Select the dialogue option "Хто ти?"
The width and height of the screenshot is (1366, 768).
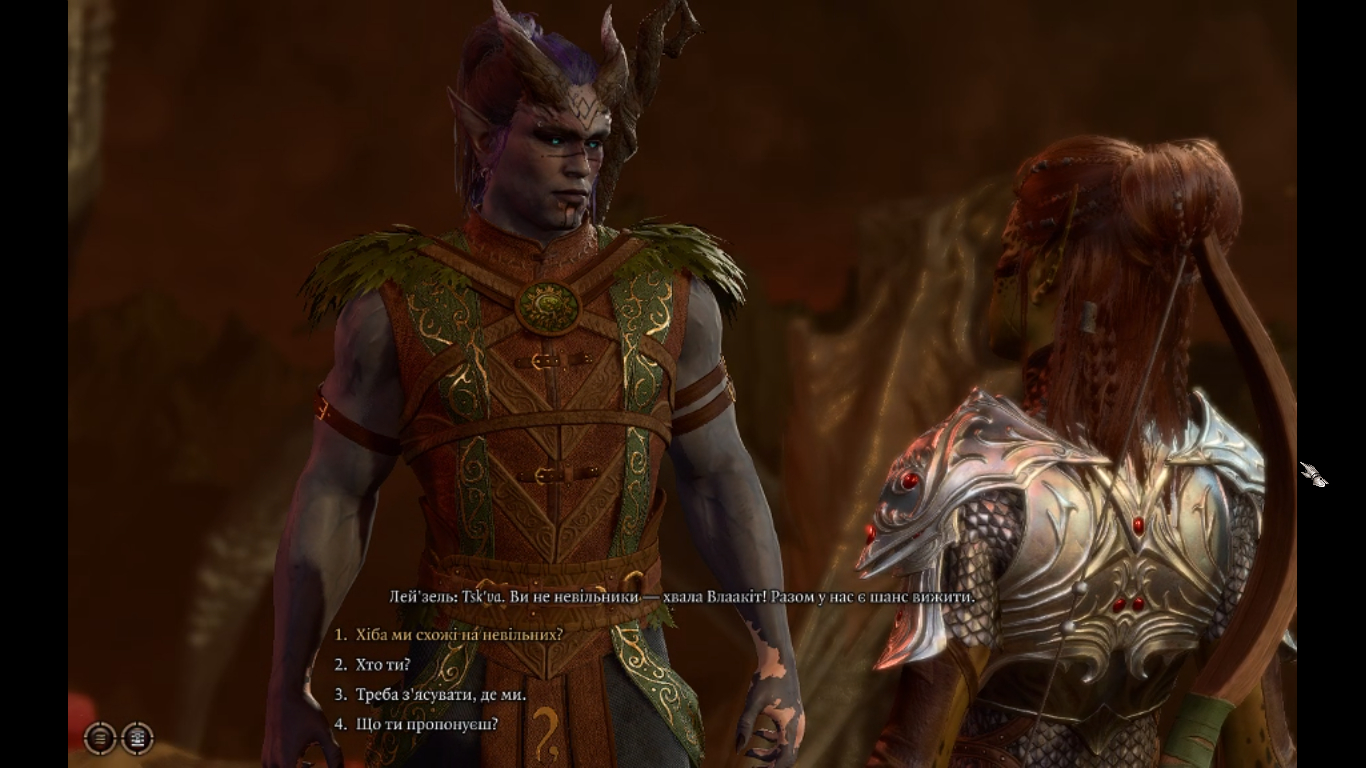tap(383, 665)
